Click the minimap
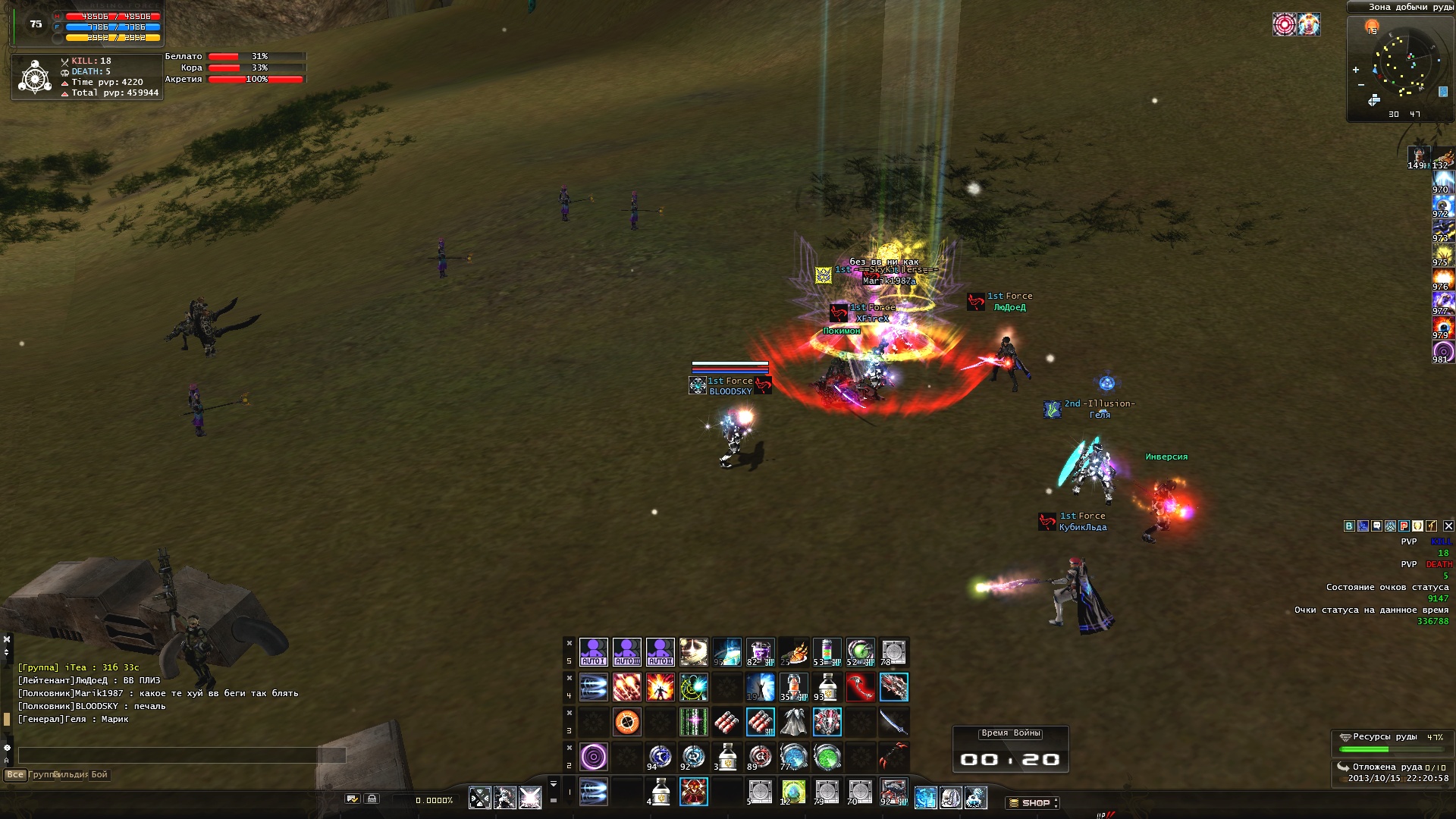1456x819 pixels. [x=1400, y=70]
